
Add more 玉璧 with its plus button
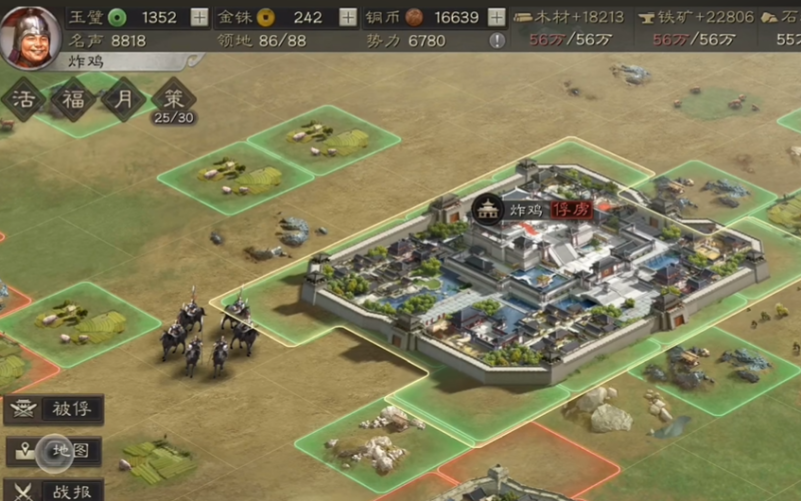[200, 17]
